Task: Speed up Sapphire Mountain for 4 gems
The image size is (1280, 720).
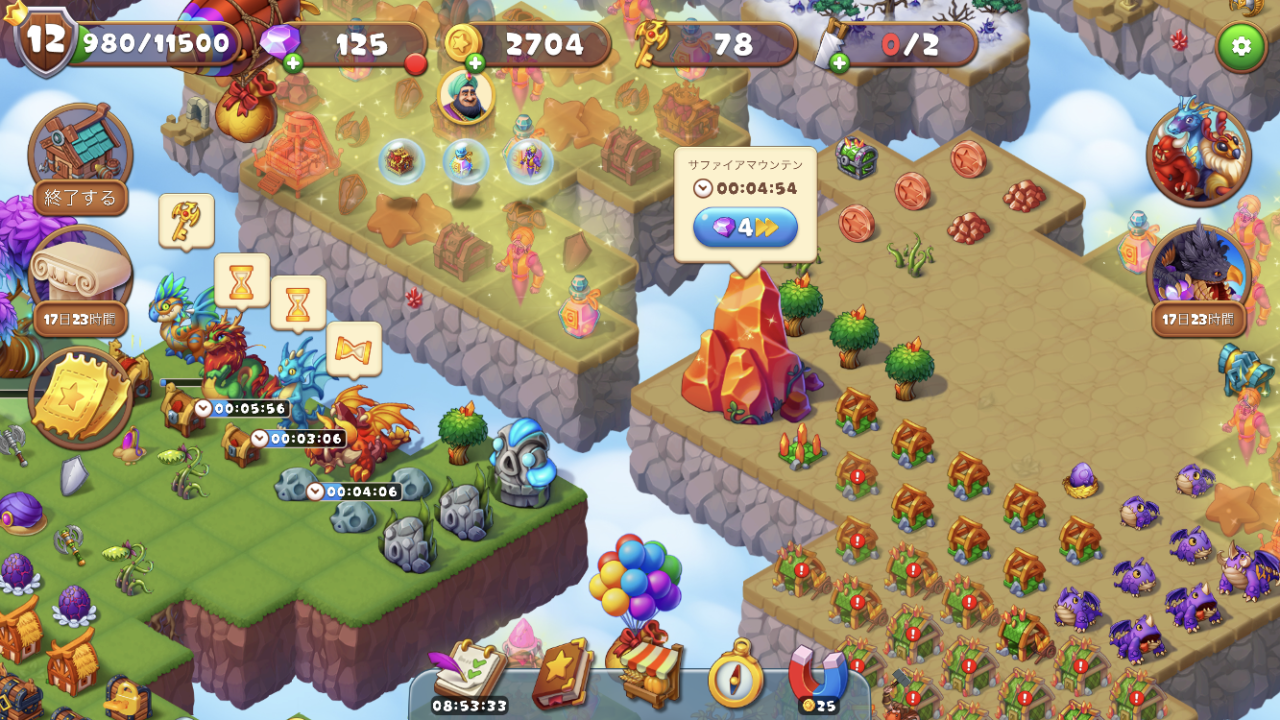Action: (745, 227)
